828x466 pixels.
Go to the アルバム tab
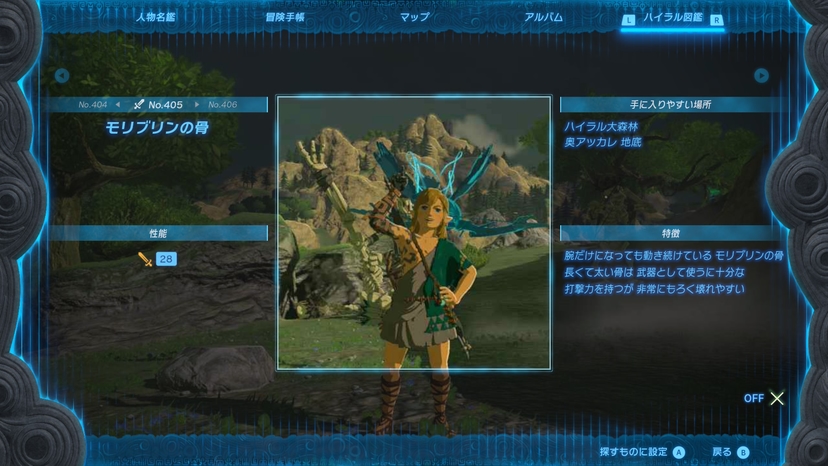coord(543,17)
